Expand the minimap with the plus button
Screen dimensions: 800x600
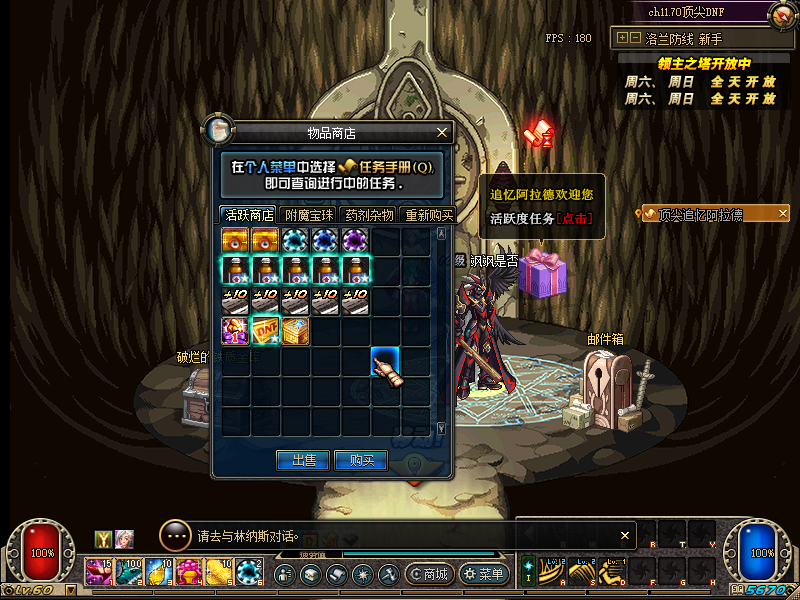(x=623, y=38)
